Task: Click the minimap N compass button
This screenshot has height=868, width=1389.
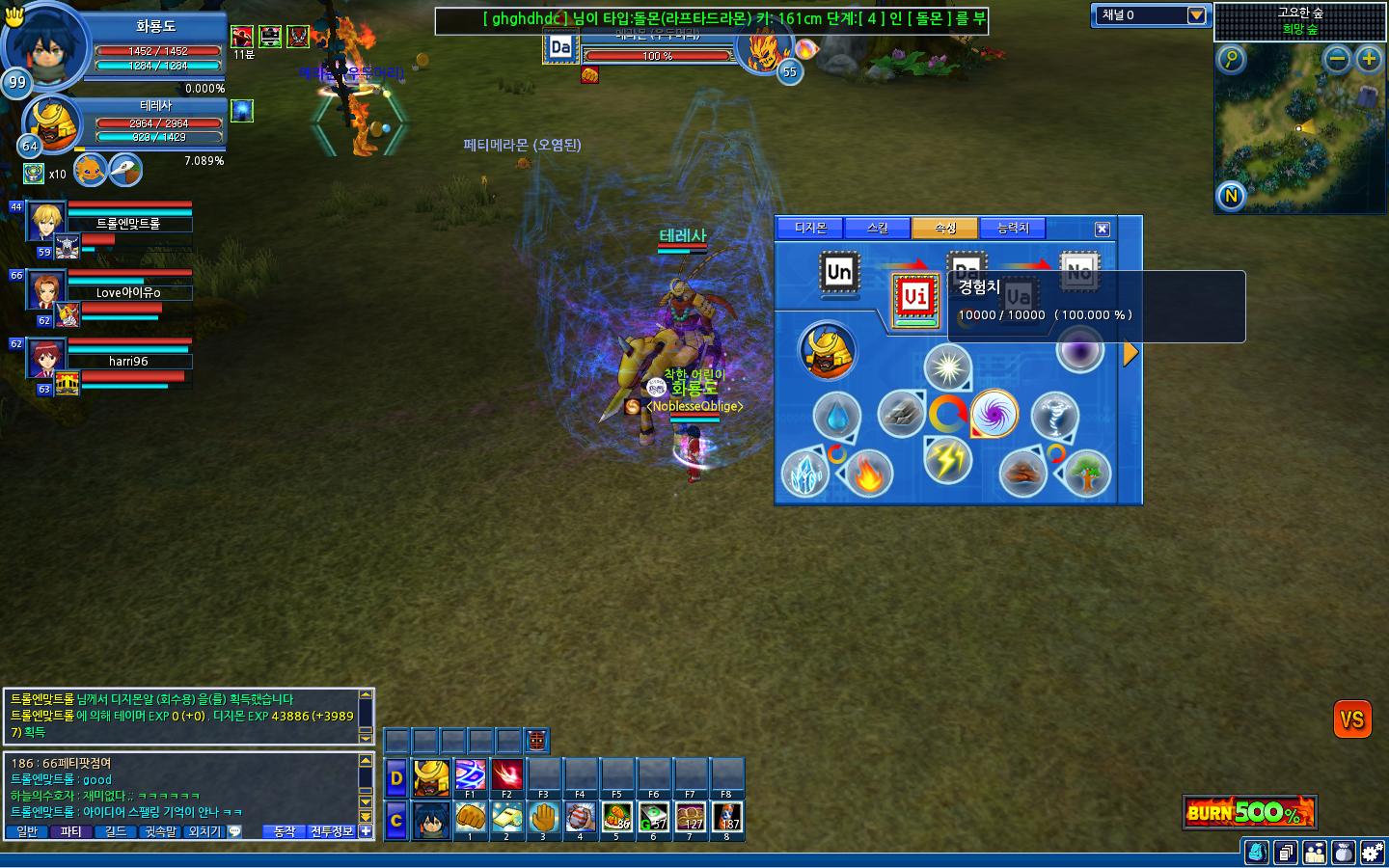Action: (x=1231, y=197)
